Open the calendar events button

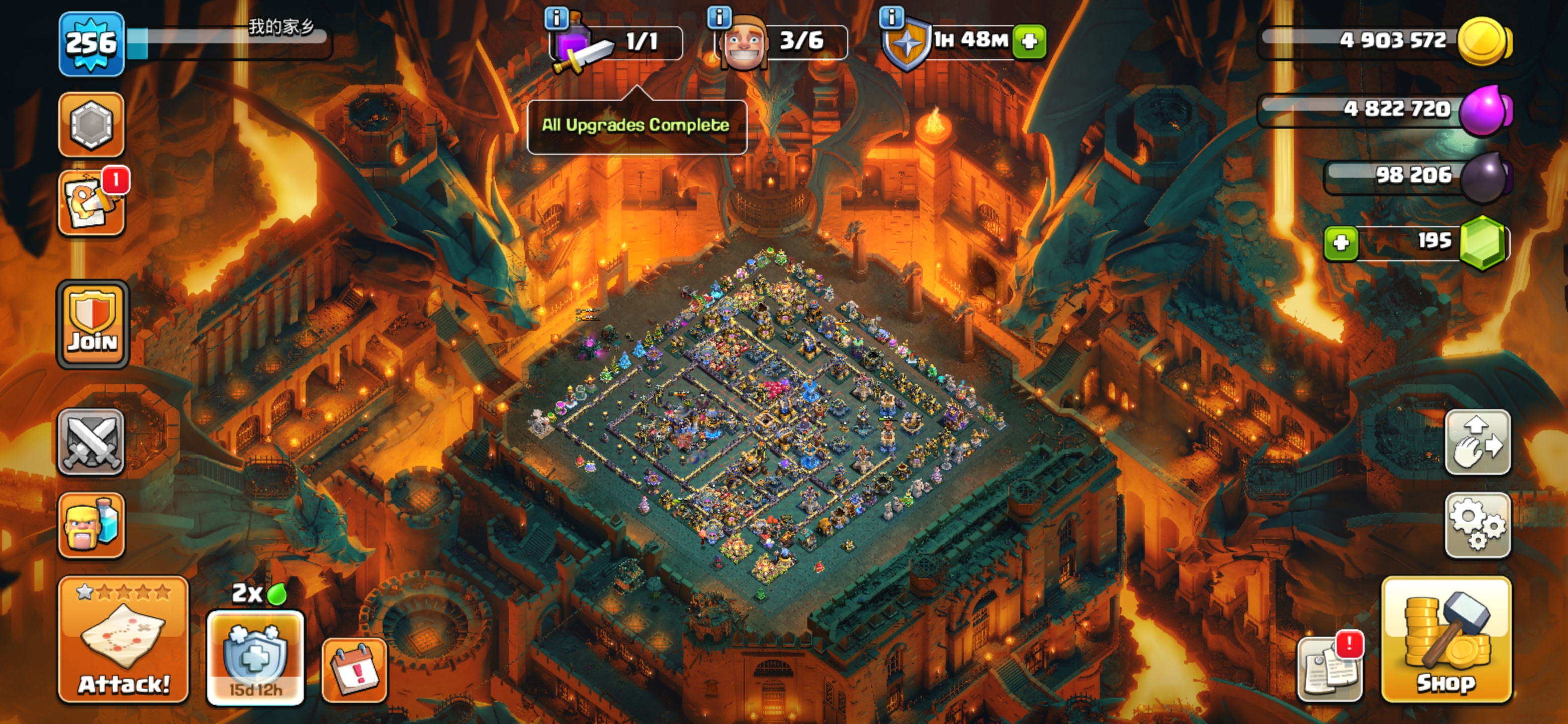point(354,670)
